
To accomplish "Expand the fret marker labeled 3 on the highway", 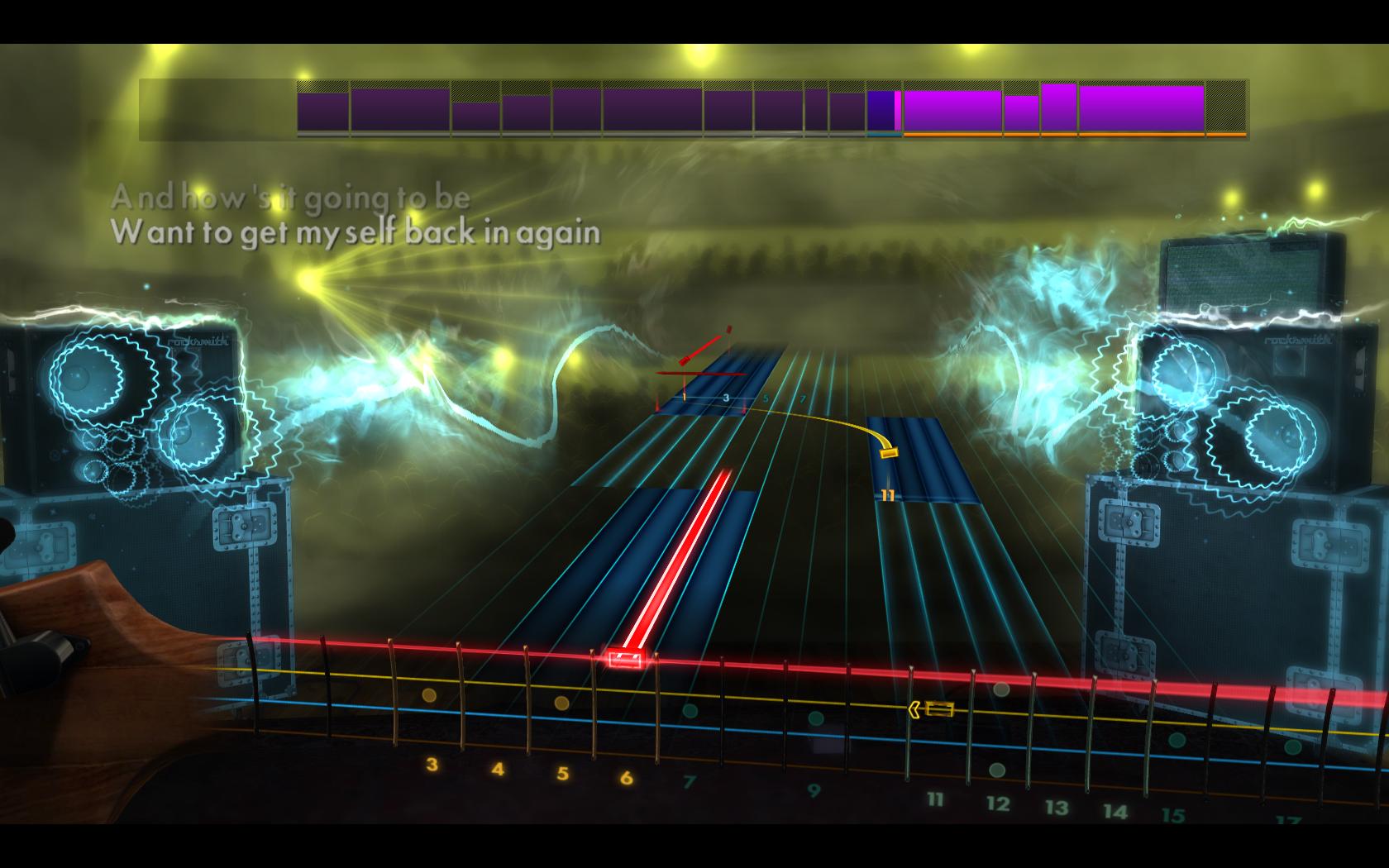I will [x=726, y=396].
